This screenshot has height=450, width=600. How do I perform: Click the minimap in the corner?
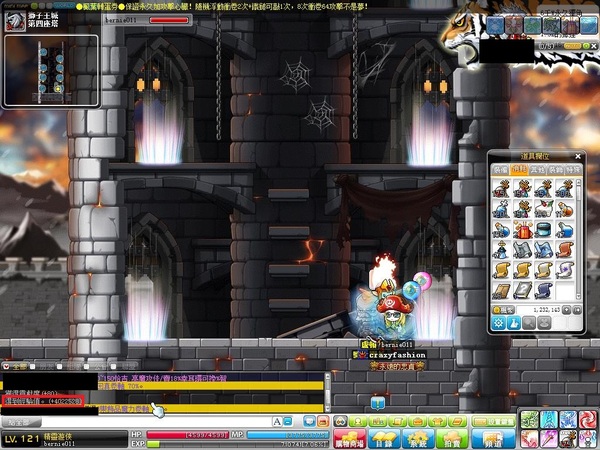pos(51,69)
